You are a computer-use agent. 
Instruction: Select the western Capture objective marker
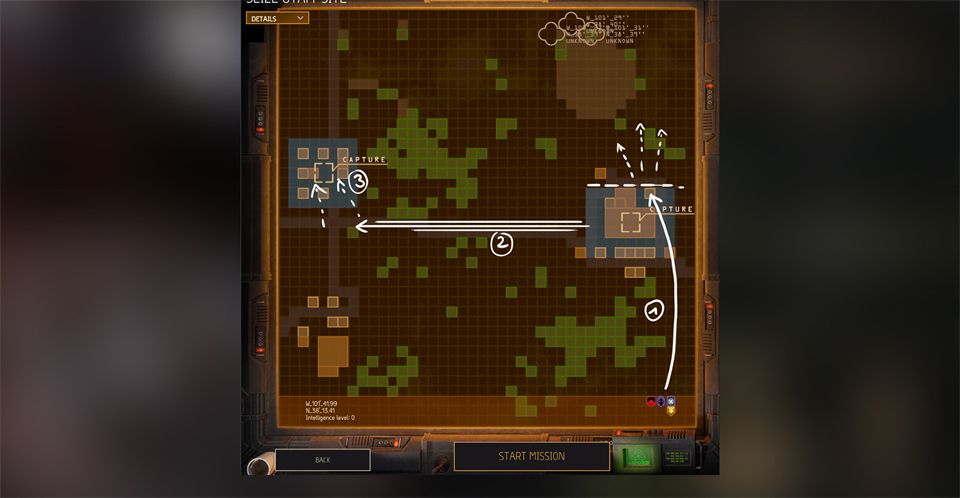(323, 173)
